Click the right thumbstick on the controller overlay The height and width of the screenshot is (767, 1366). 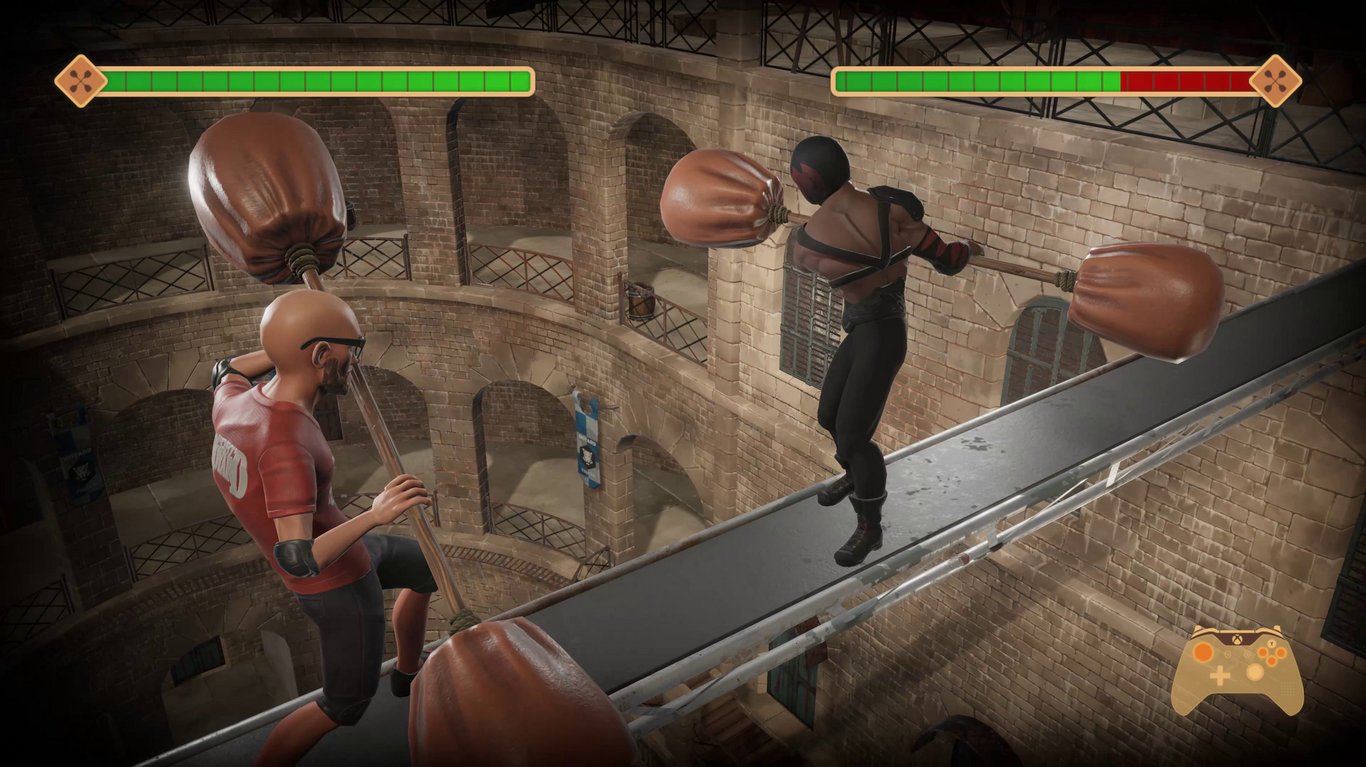1254,671
